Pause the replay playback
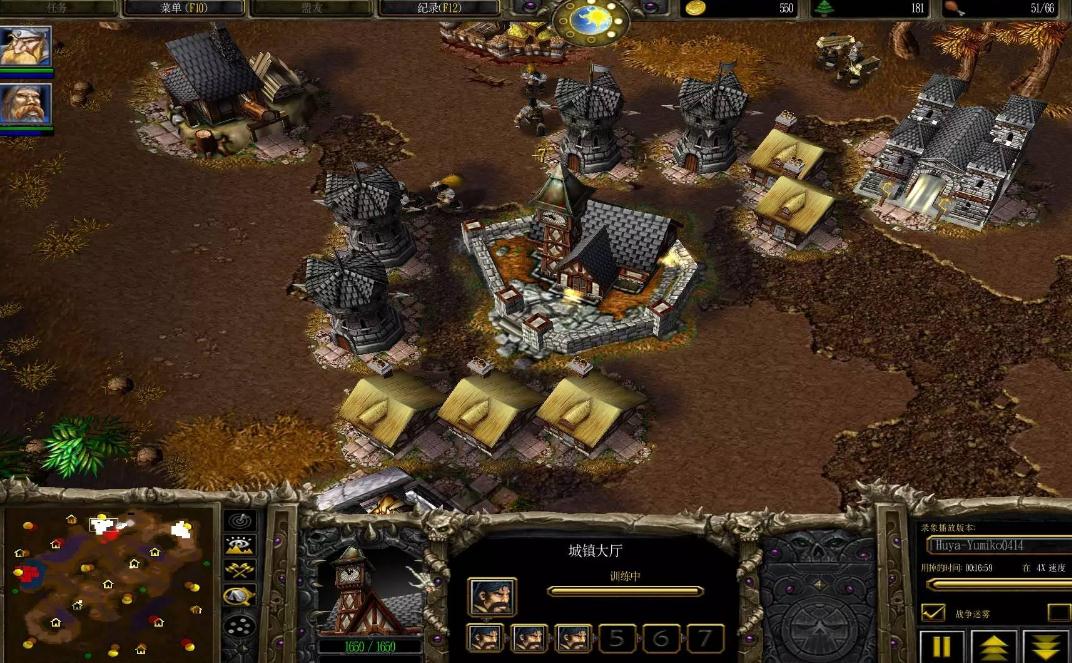The height and width of the screenshot is (663, 1072). click(941, 646)
